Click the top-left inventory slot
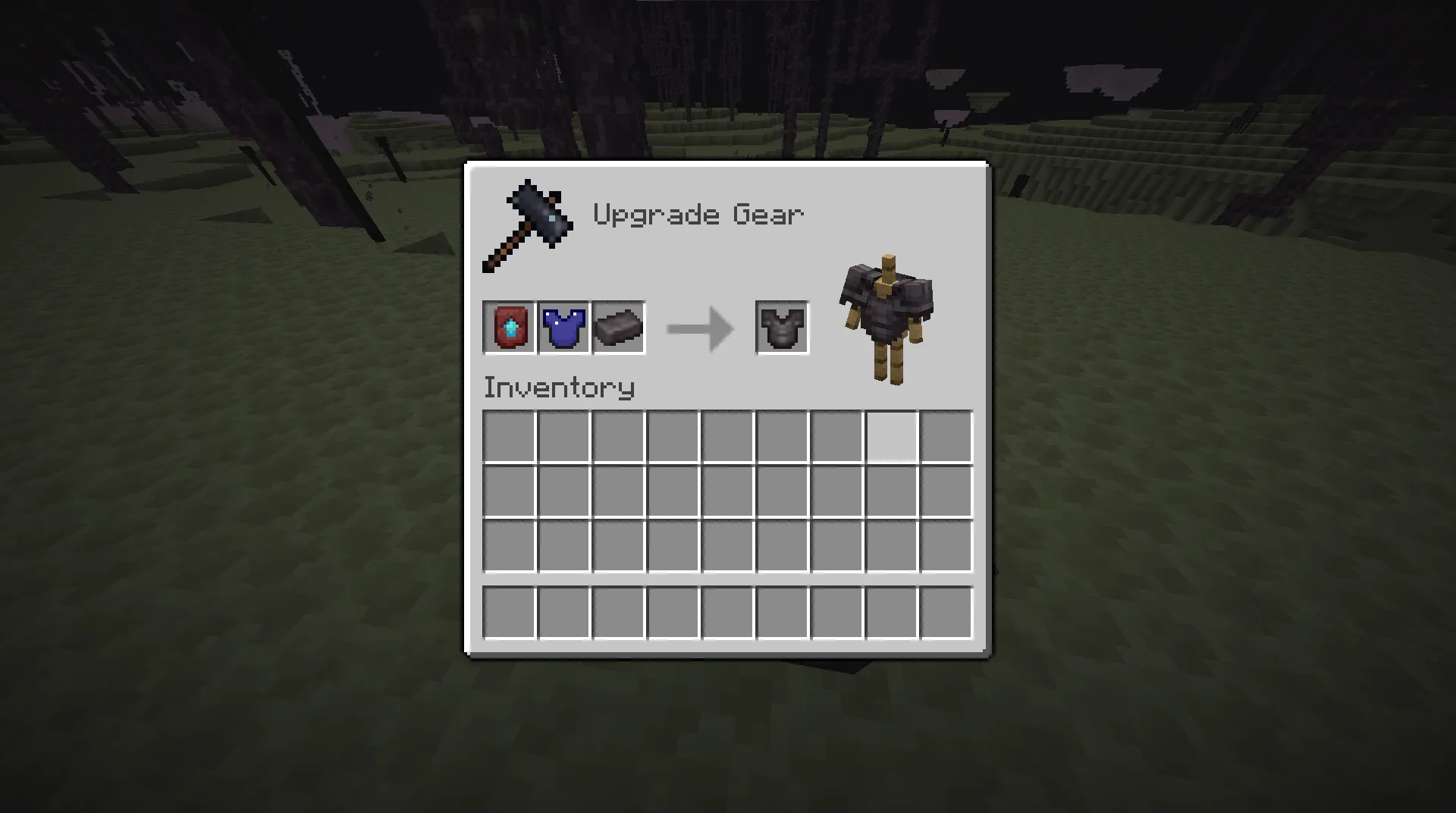This screenshot has width=1456, height=813. (x=509, y=435)
